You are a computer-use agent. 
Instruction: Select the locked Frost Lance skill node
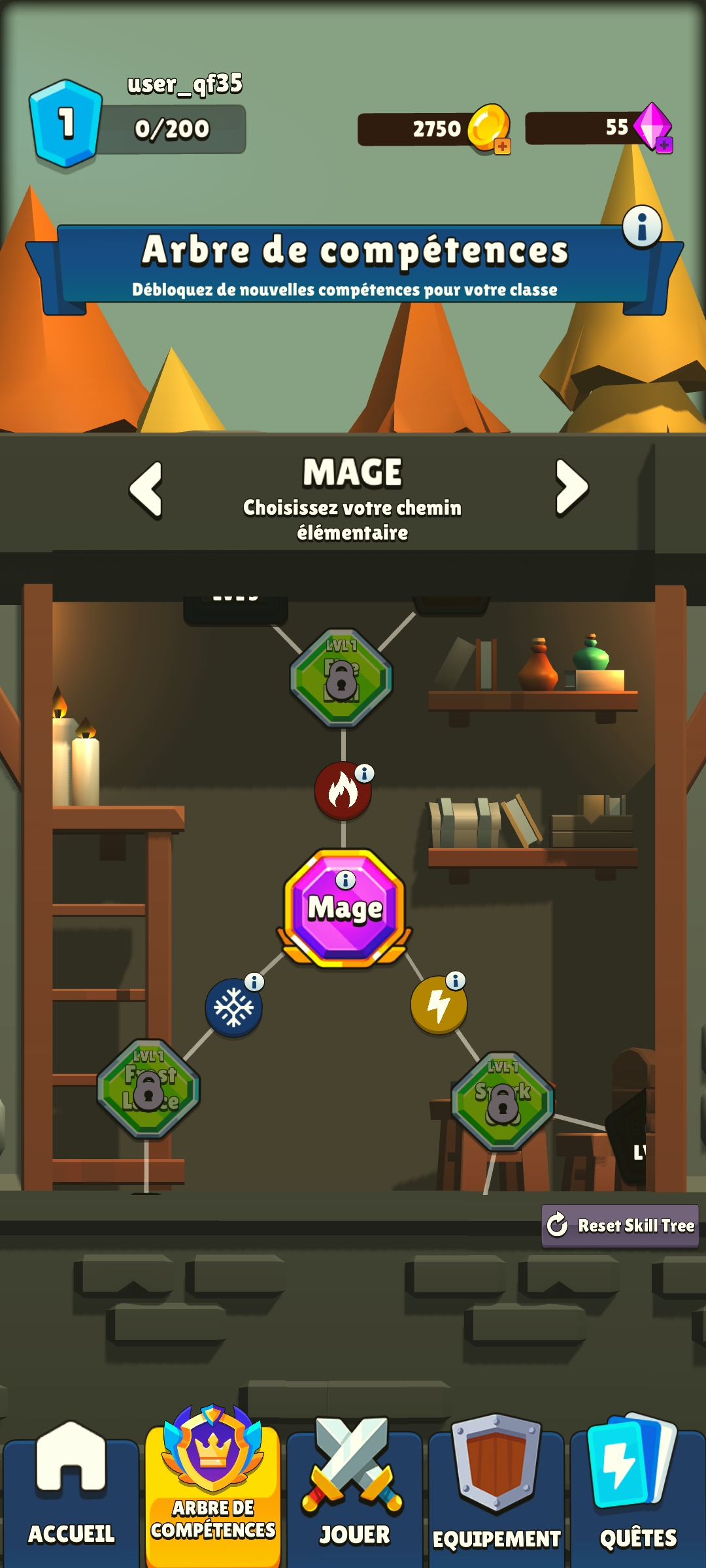click(x=148, y=1089)
